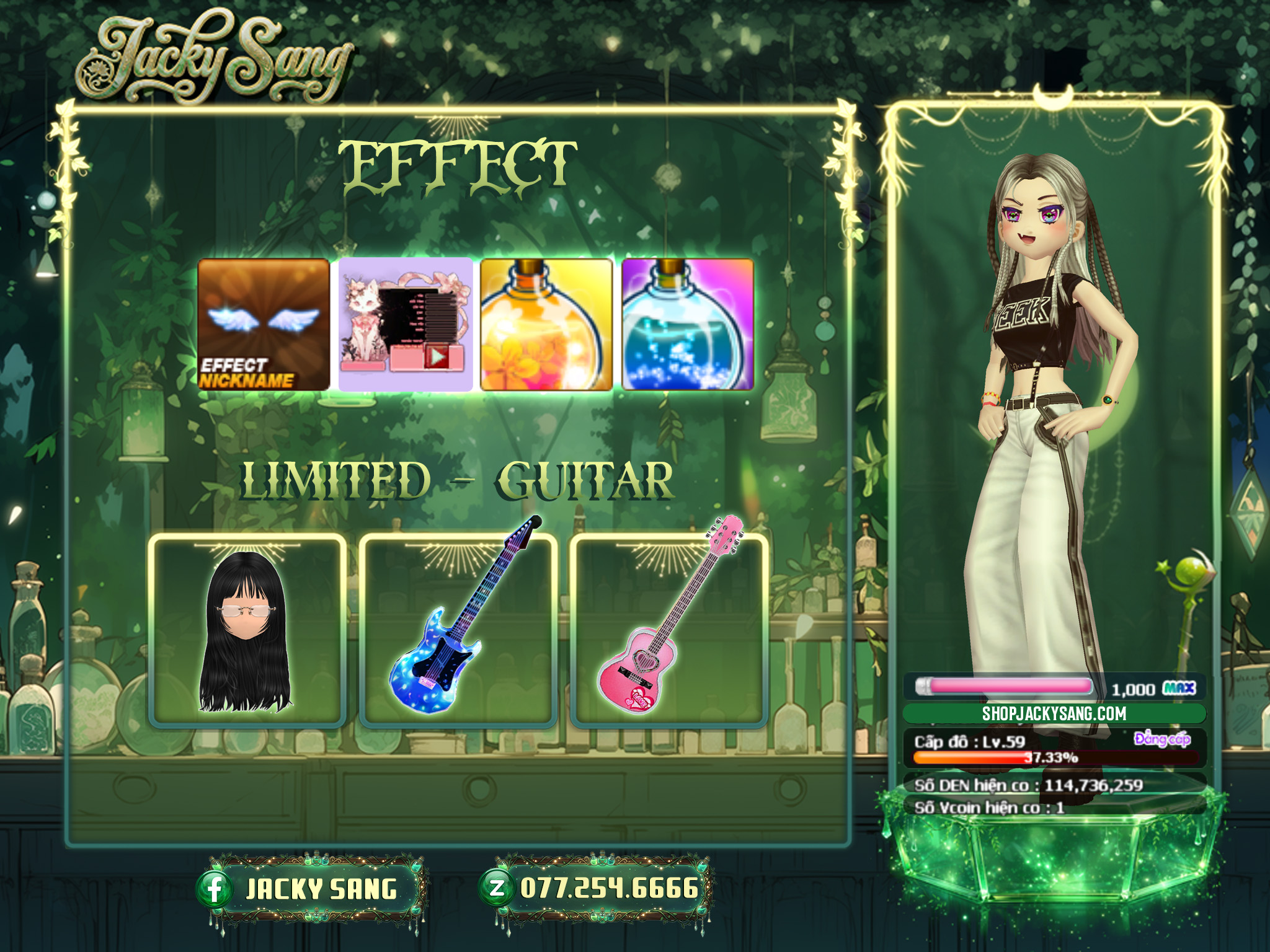Viewport: 1270px width, 952px height.
Task: Open the SHOPJACKYSANG.COM link
Action: 1054,713
